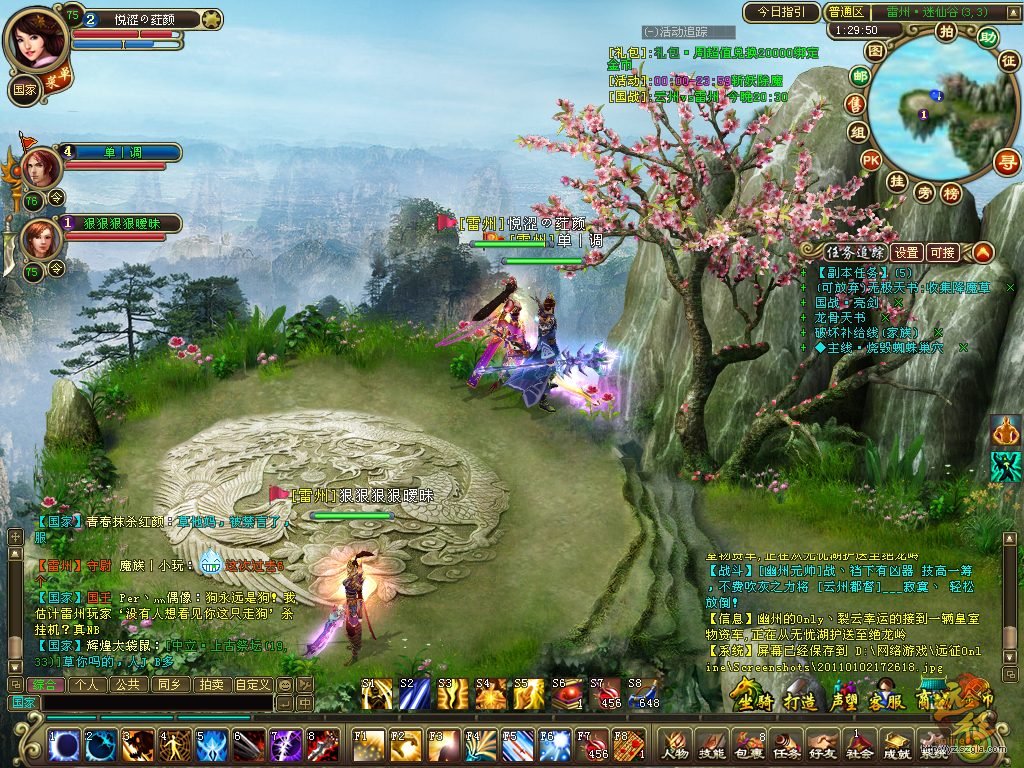Open the 国家 nation button beside the portrait
The height and width of the screenshot is (768, 1024).
24,88
